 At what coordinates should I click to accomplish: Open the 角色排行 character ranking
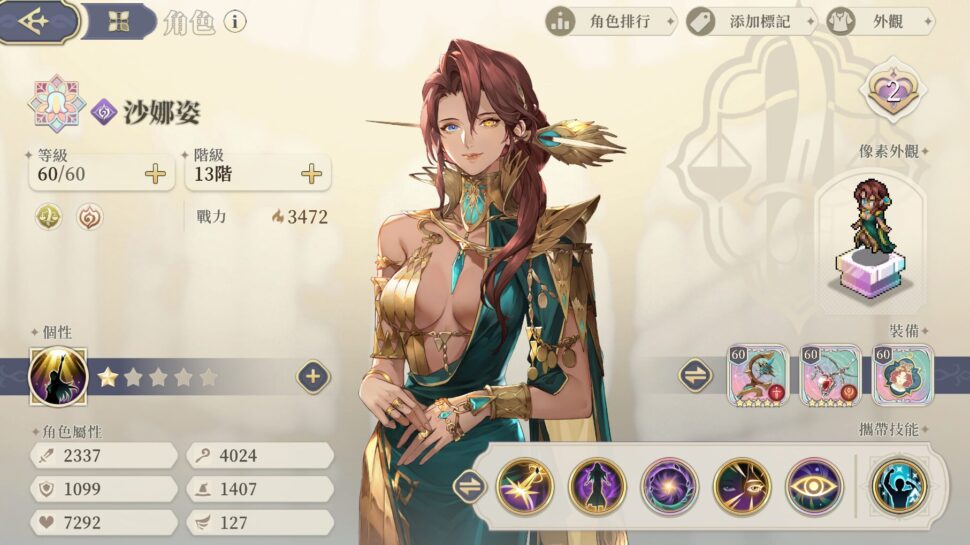(610, 21)
